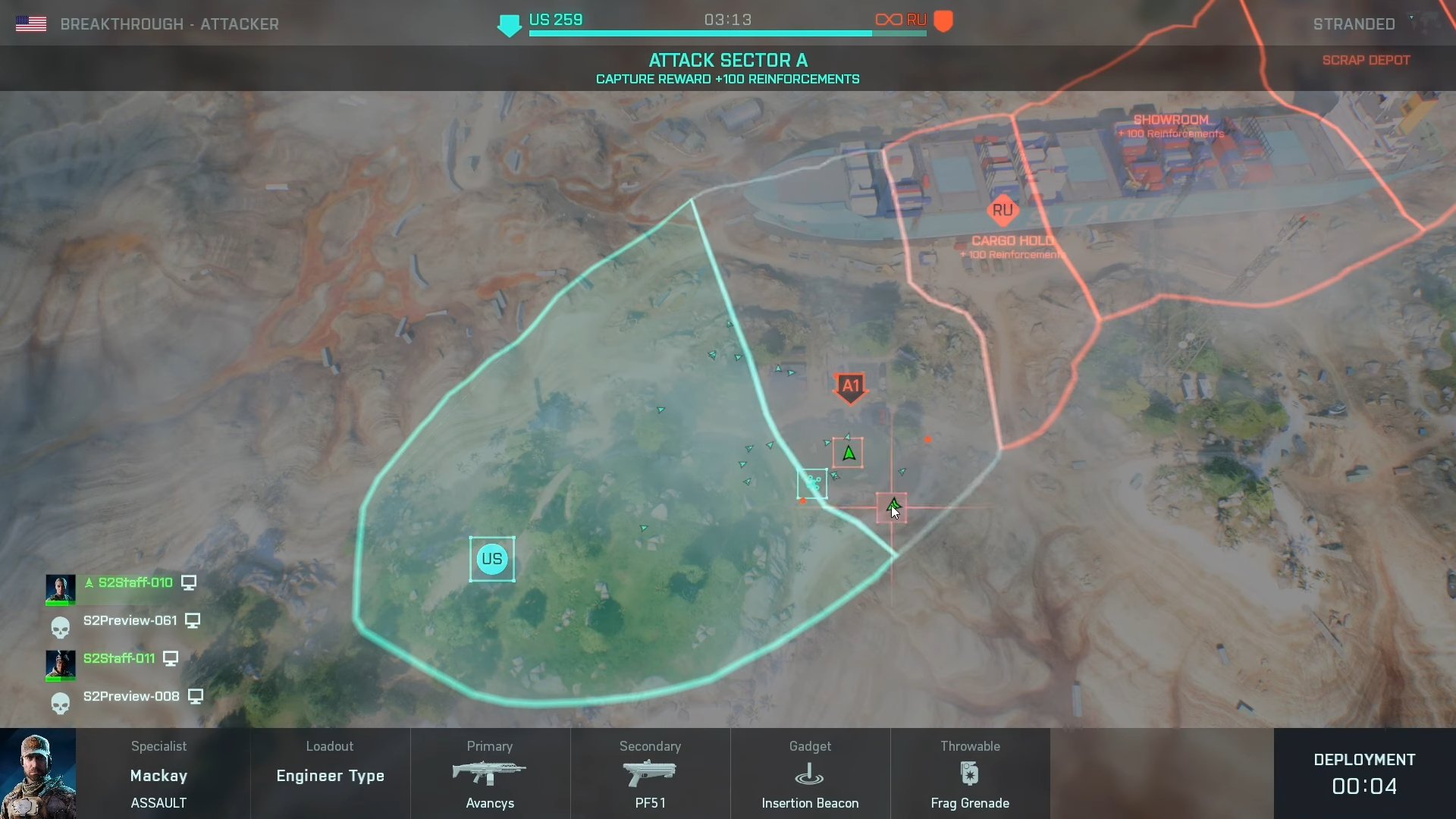Click the skull icon for S2Preview-061
The image size is (1456, 819).
[61, 626]
